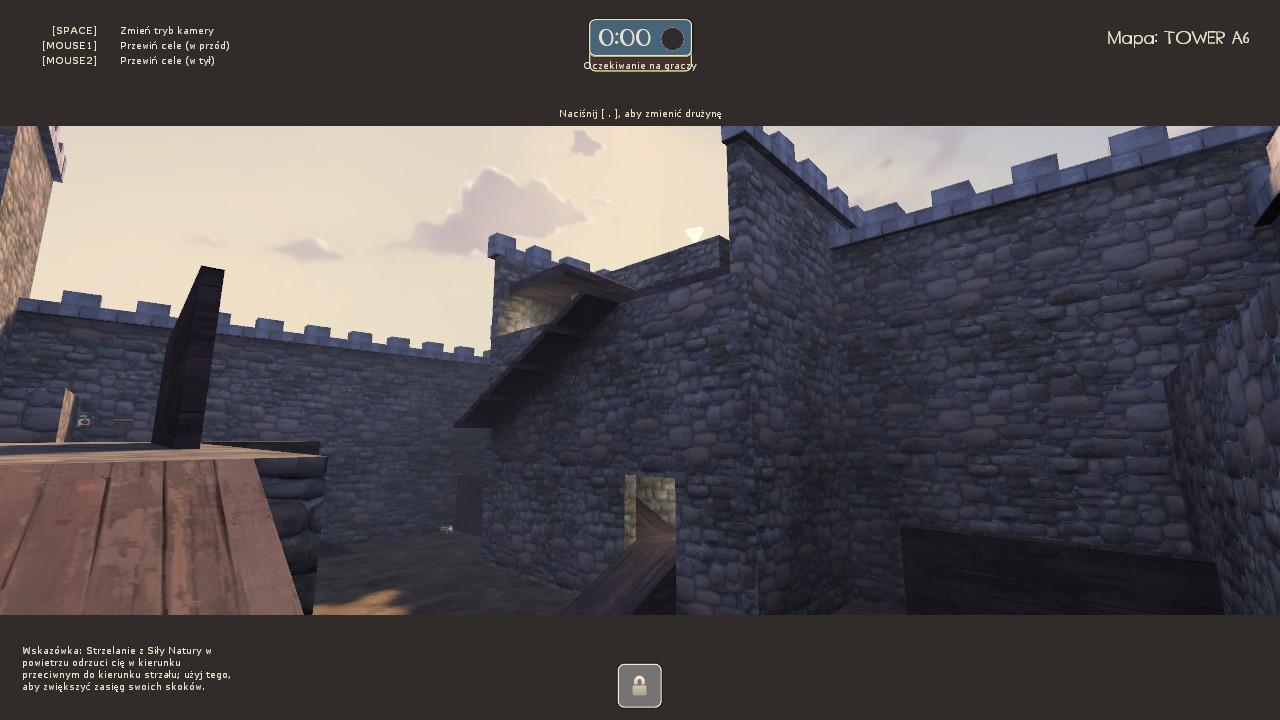Click the Naciśnij aby zmienić drużynę prompt
This screenshot has height=720, width=1280.
pos(640,113)
